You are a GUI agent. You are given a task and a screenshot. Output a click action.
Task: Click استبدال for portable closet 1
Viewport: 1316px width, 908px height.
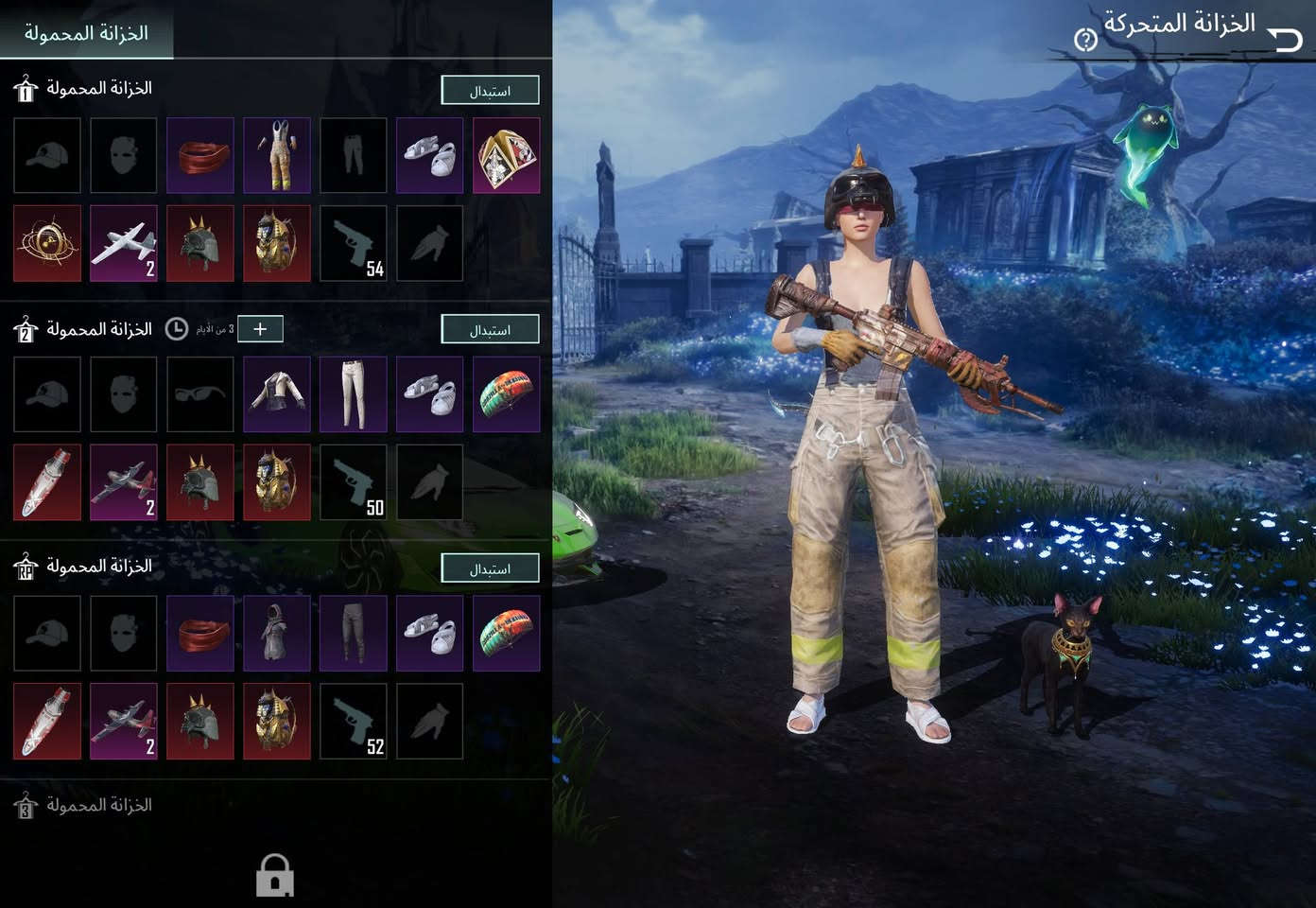tap(490, 91)
